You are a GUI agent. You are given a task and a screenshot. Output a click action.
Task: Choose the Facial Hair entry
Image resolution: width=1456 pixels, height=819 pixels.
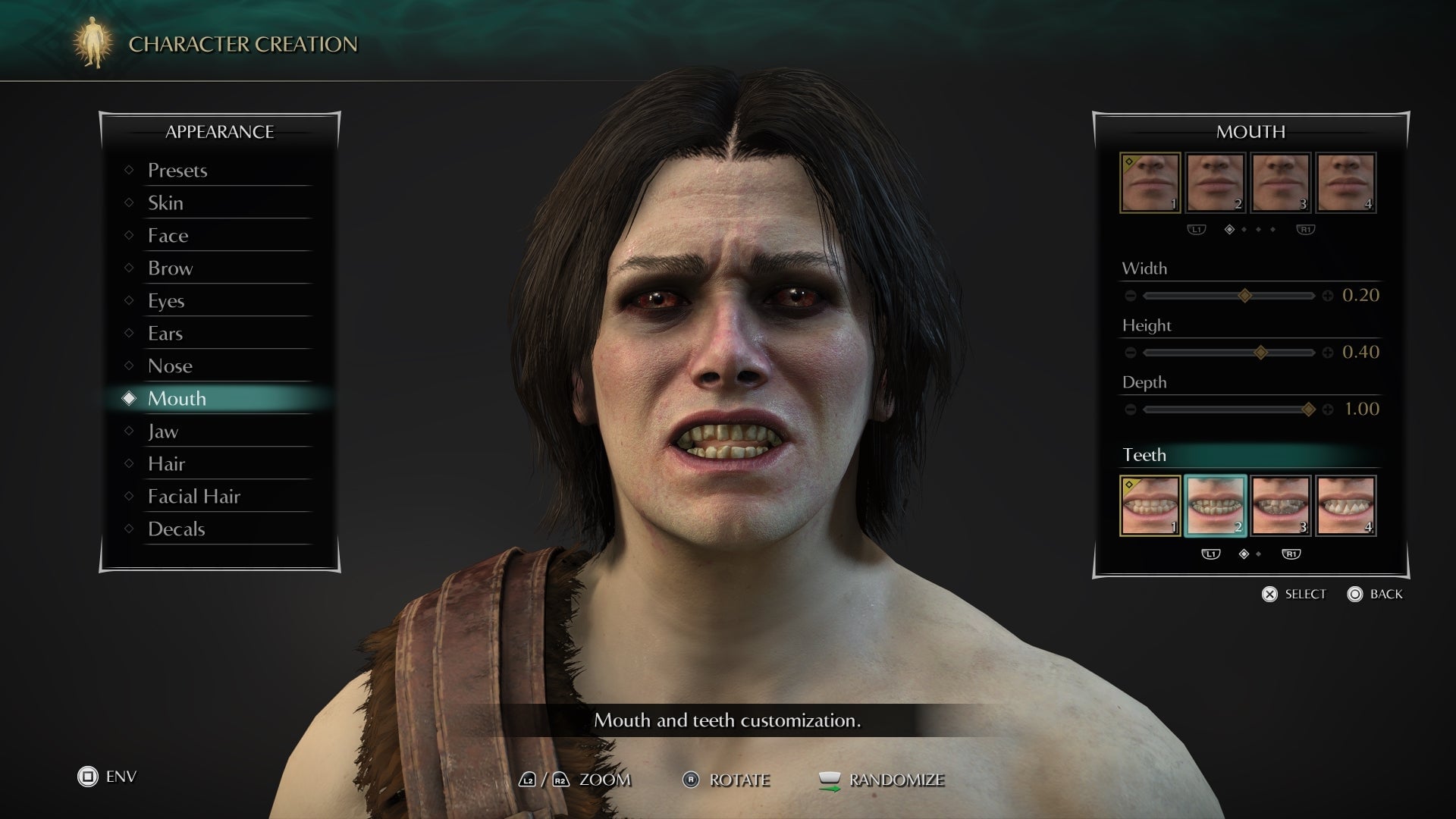(193, 497)
